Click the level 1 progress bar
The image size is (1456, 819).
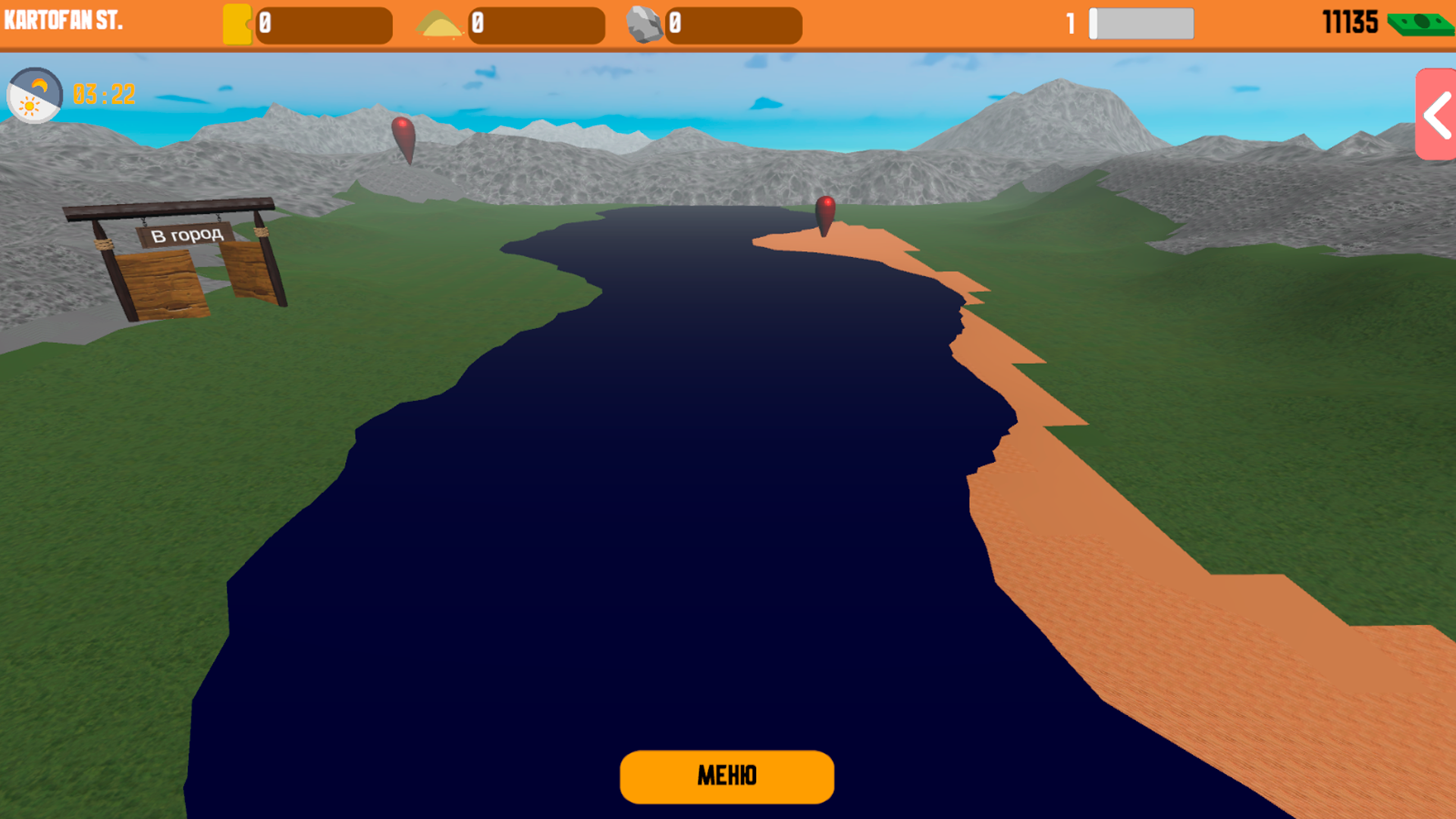tap(1140, 24)
